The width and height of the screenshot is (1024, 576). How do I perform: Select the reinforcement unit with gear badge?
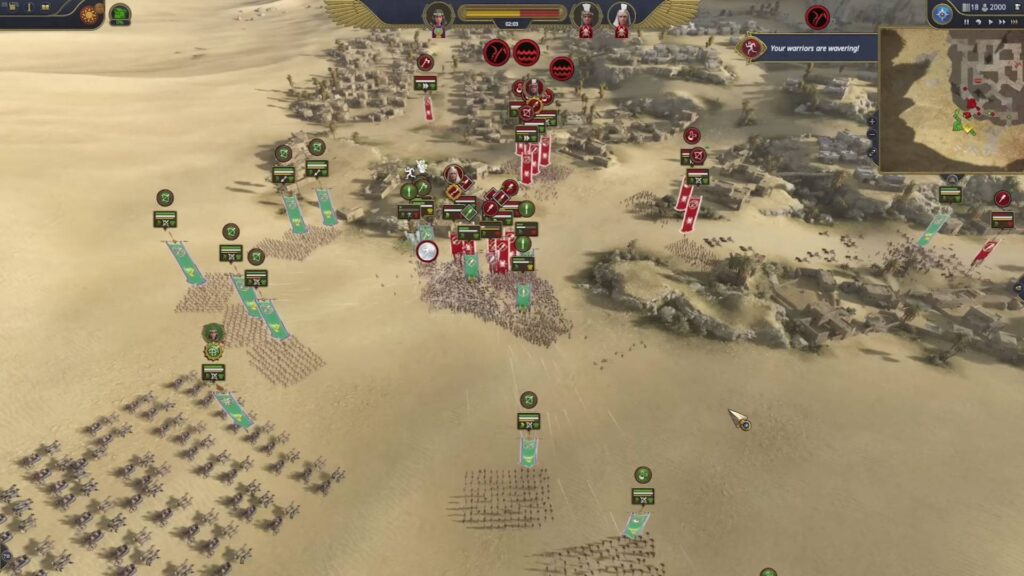coord(213,351)
